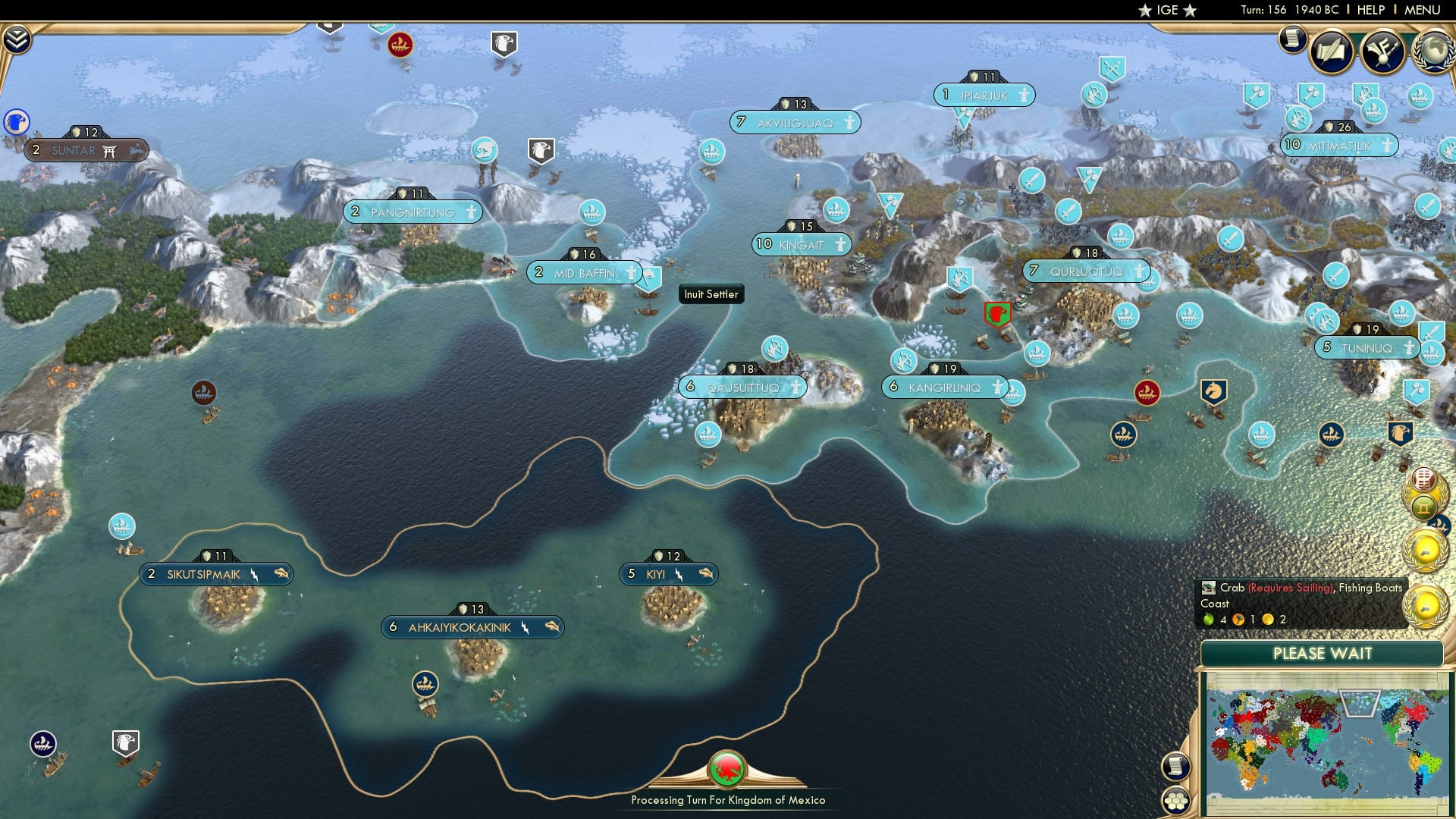Click the dark red galley icon left of Qausuittuq
The image size is (1456, 819).
[203, 393]
